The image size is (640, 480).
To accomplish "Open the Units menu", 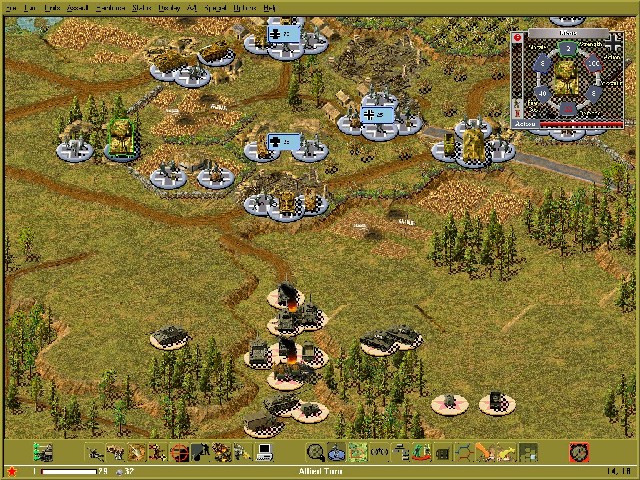I will point(53,7).
